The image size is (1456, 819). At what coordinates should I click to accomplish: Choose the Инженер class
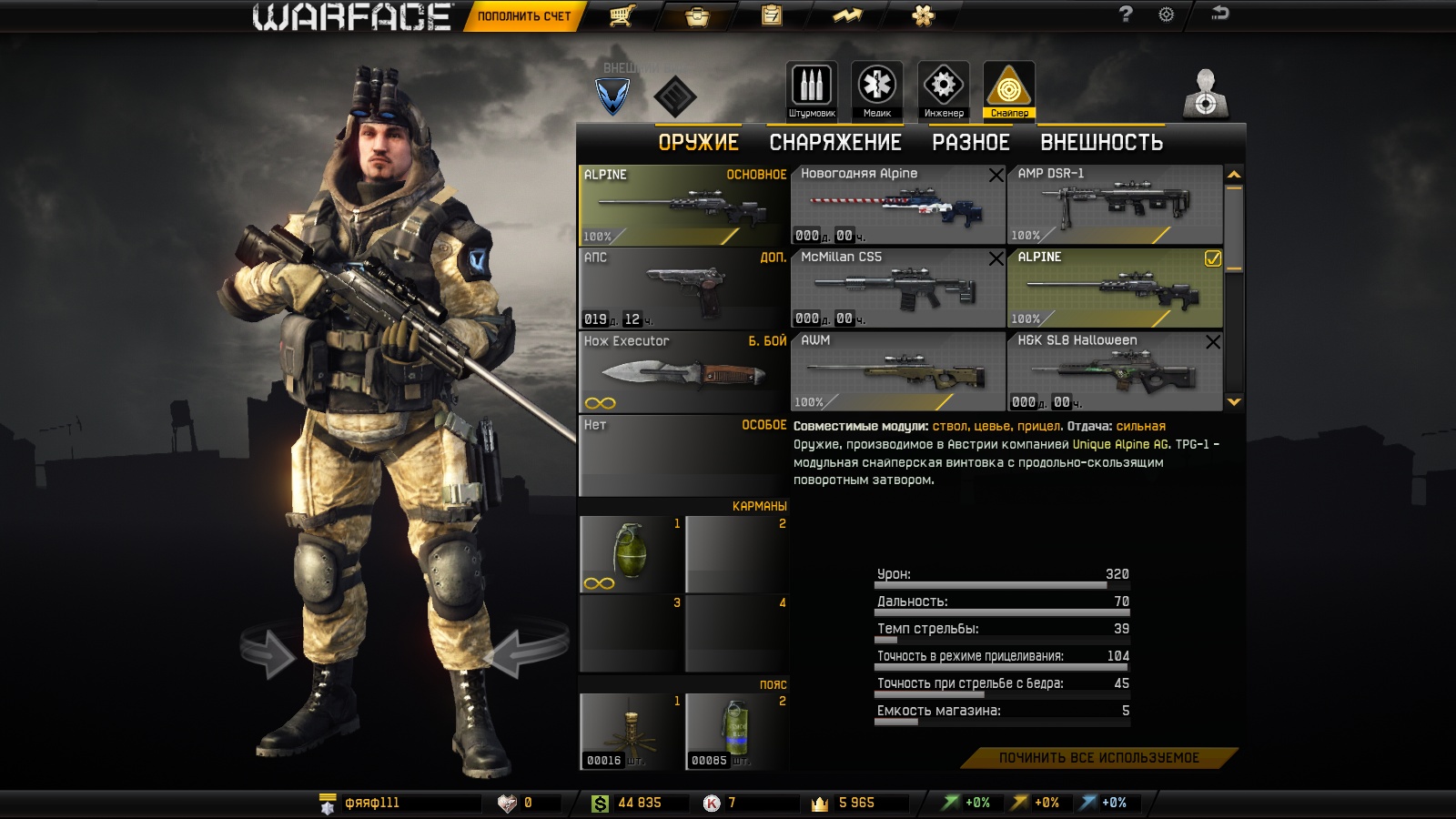[x=944, y=90]
